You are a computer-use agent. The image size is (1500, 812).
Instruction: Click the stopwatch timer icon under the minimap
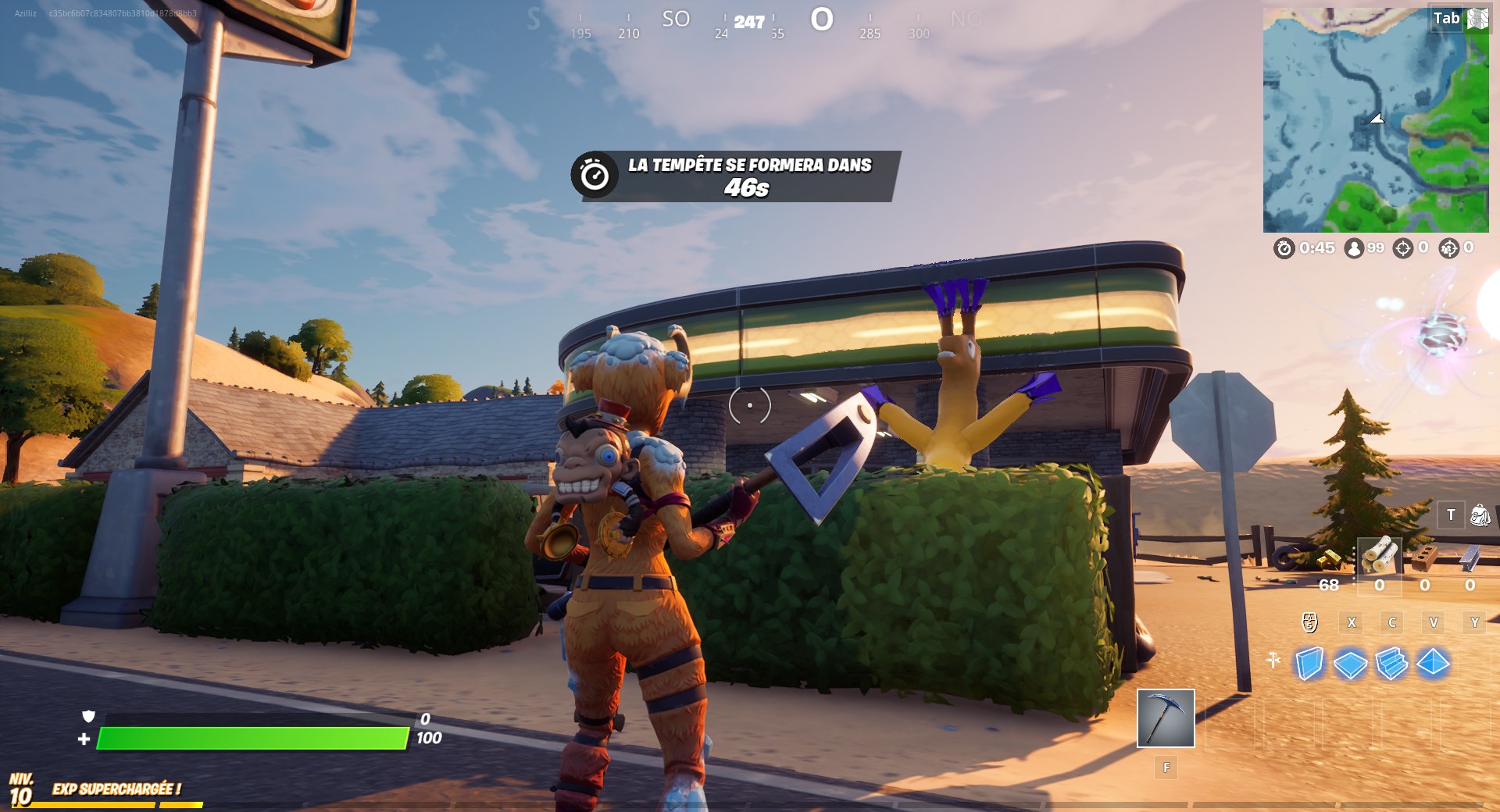tap(1284, 248)
